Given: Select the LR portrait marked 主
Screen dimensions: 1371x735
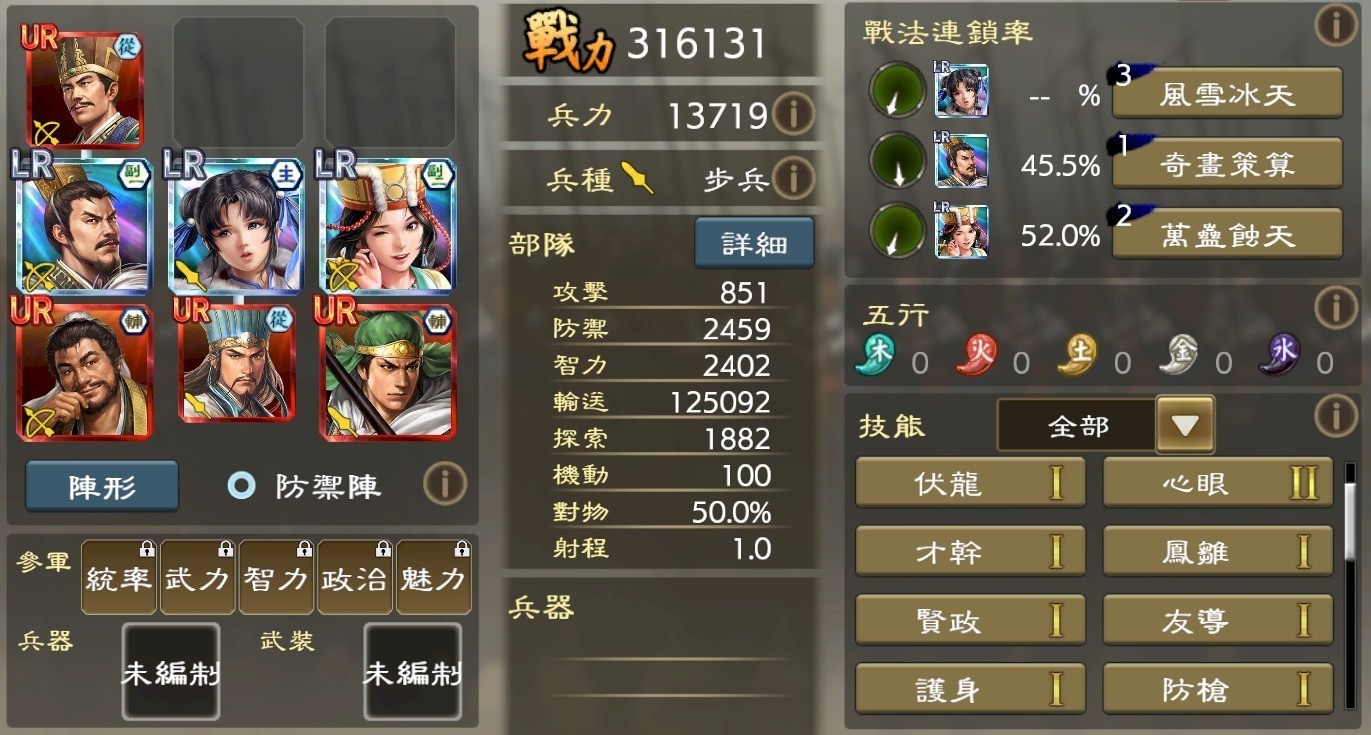Looking at the screenshot, I should click(235, 228).
